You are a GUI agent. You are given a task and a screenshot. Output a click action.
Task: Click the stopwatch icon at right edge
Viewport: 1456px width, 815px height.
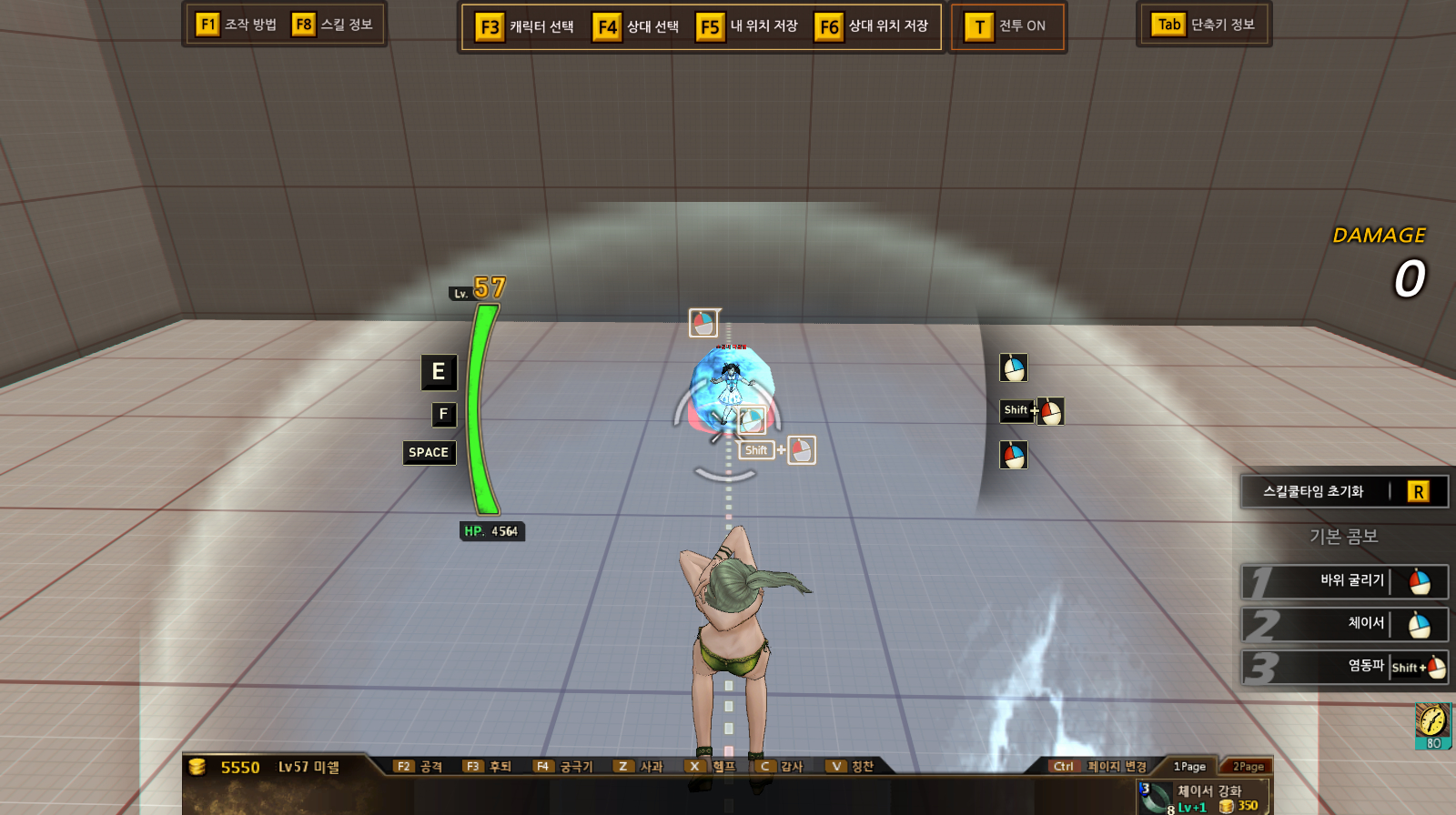[1432, 722]
